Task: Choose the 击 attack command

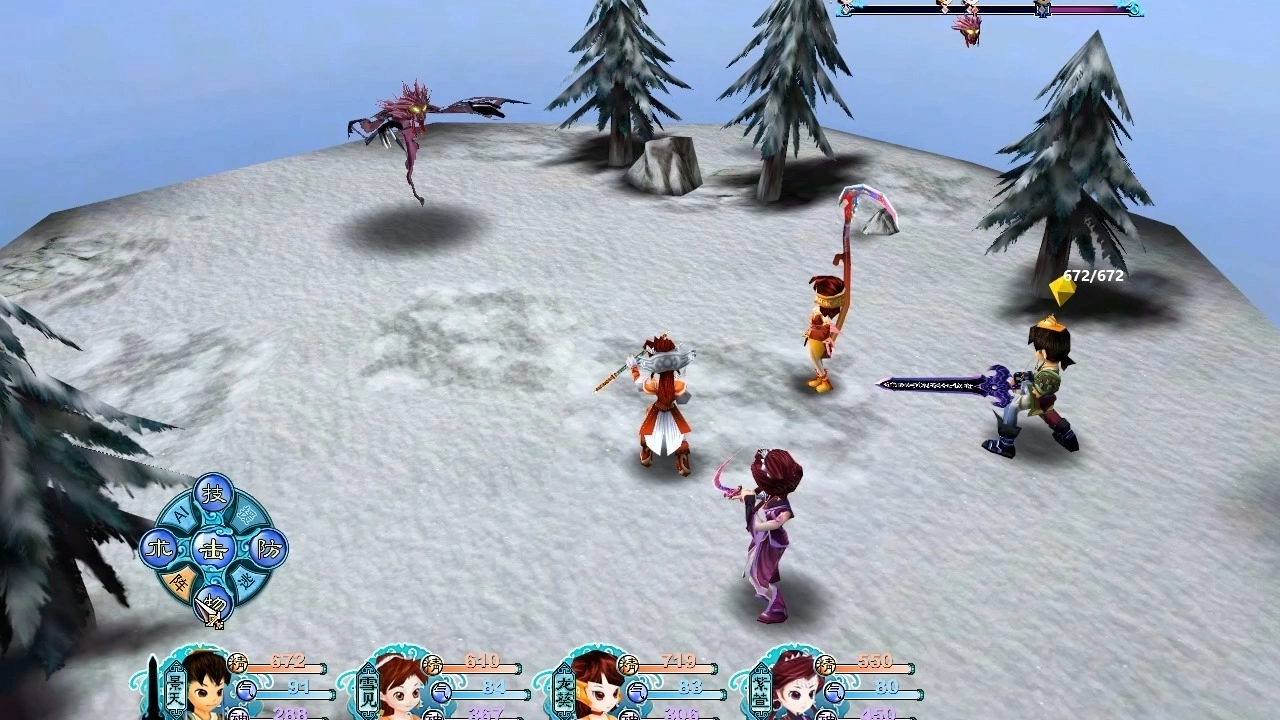Action: (213, 548)
